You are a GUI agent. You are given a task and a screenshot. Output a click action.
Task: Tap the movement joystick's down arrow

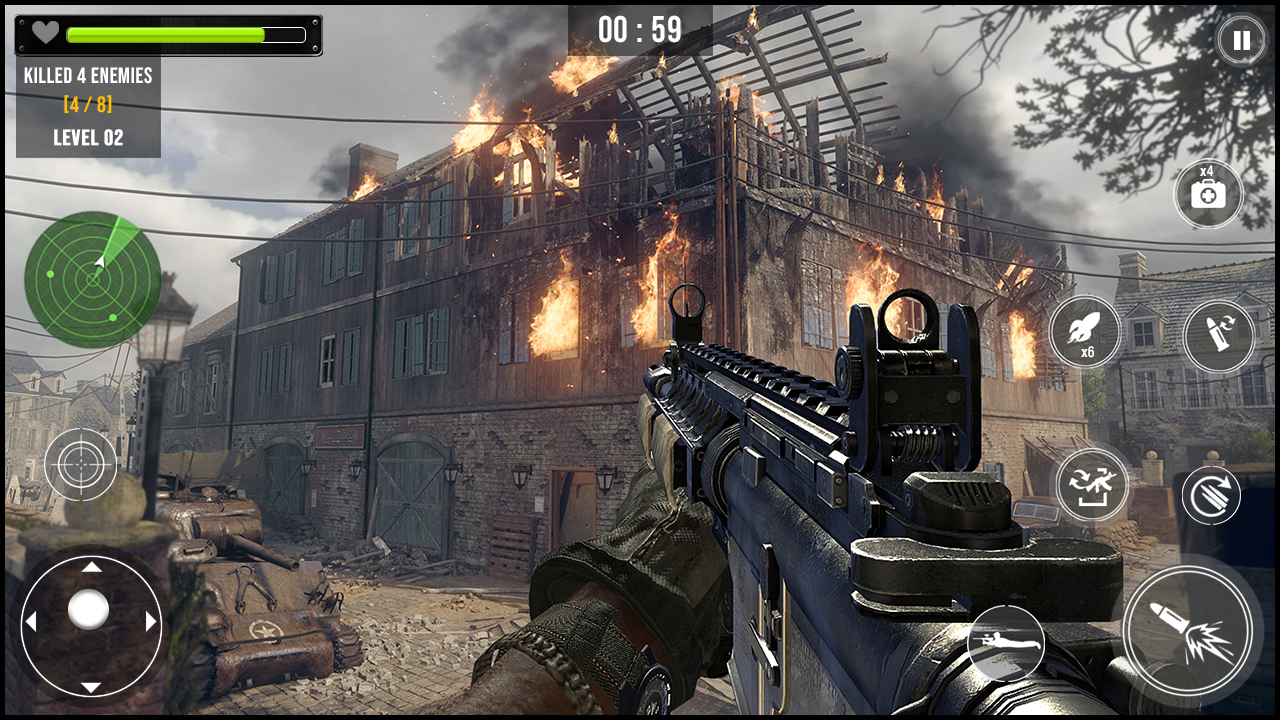(x=91, y=686)
